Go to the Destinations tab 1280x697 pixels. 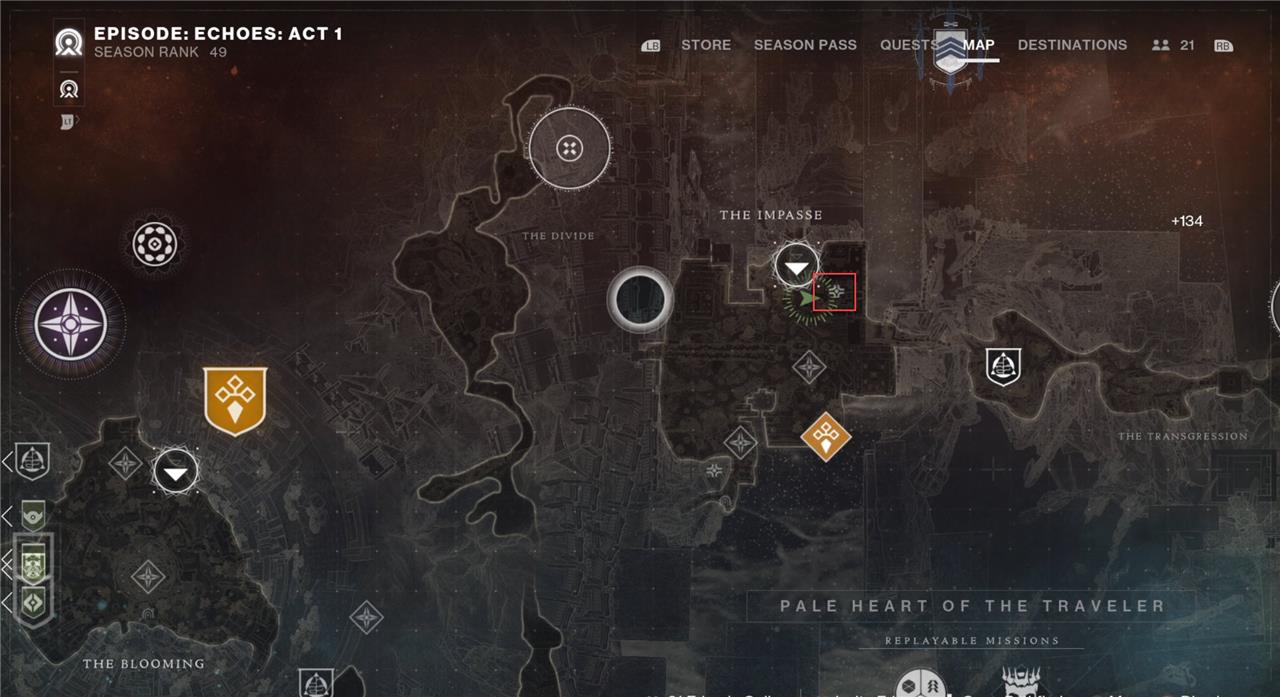click(1072, 45)
